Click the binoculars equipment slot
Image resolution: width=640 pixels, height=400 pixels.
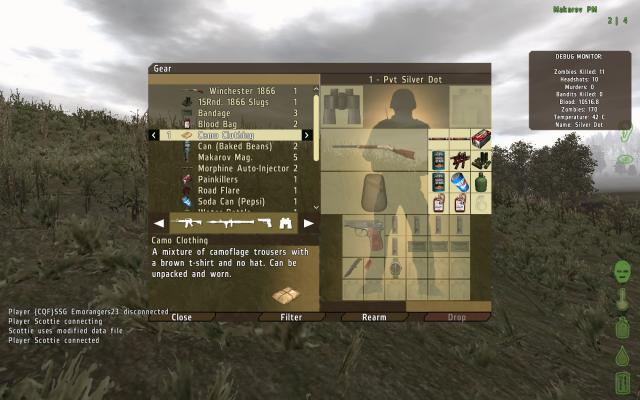pos(342,106)
